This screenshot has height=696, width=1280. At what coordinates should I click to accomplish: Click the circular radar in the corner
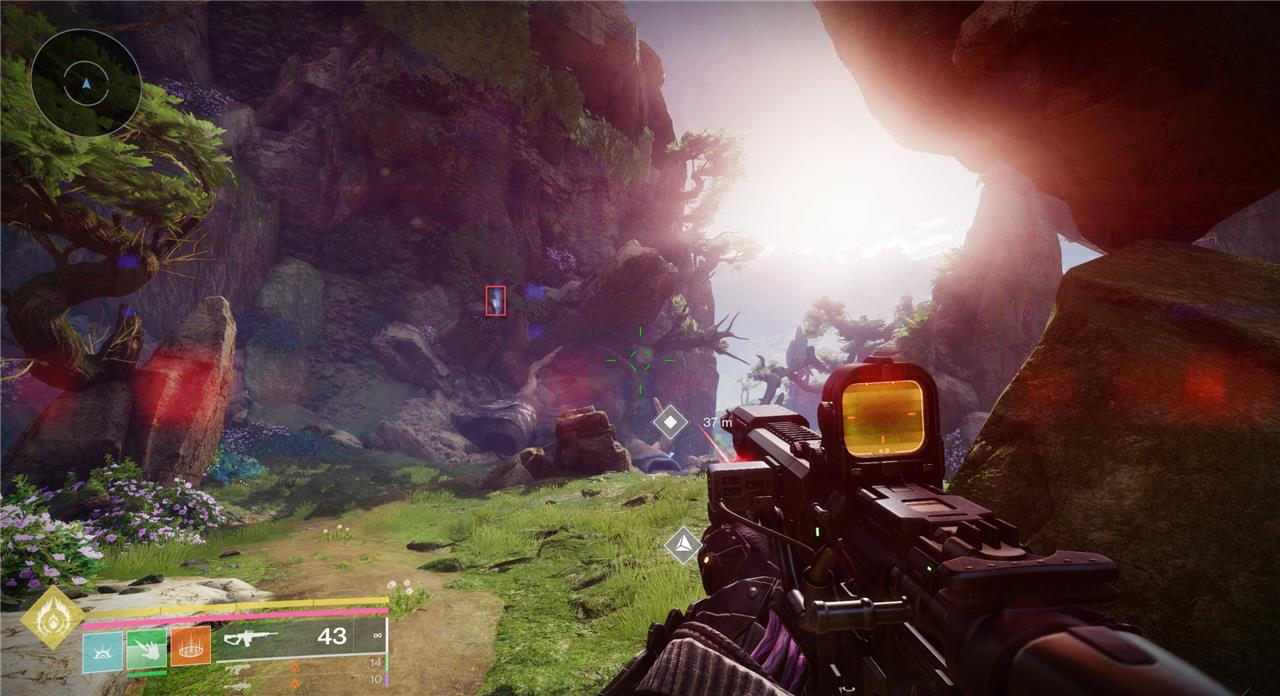(x=86, y=82)
